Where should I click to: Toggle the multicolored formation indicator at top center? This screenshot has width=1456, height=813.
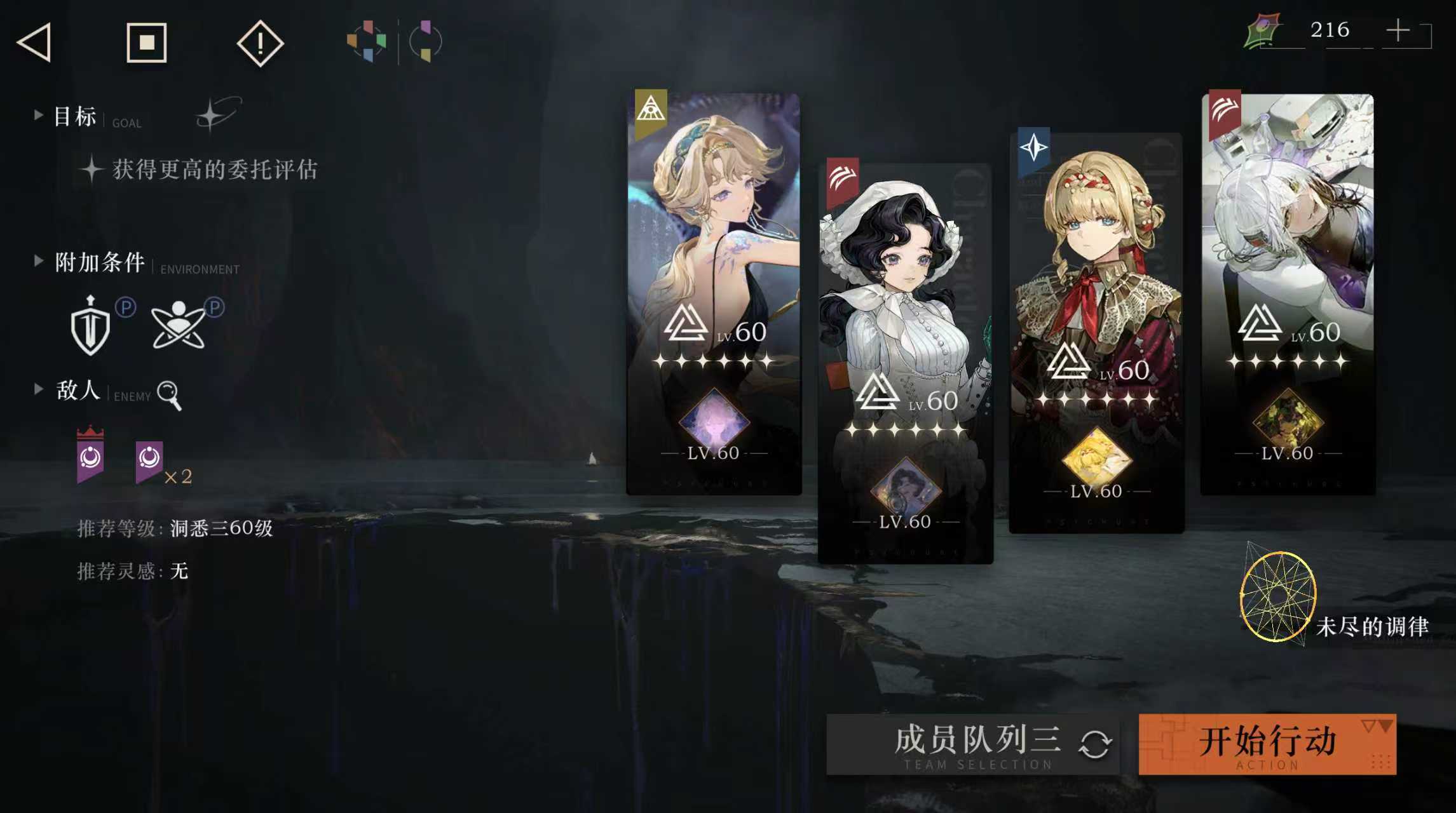pos(366,40)
